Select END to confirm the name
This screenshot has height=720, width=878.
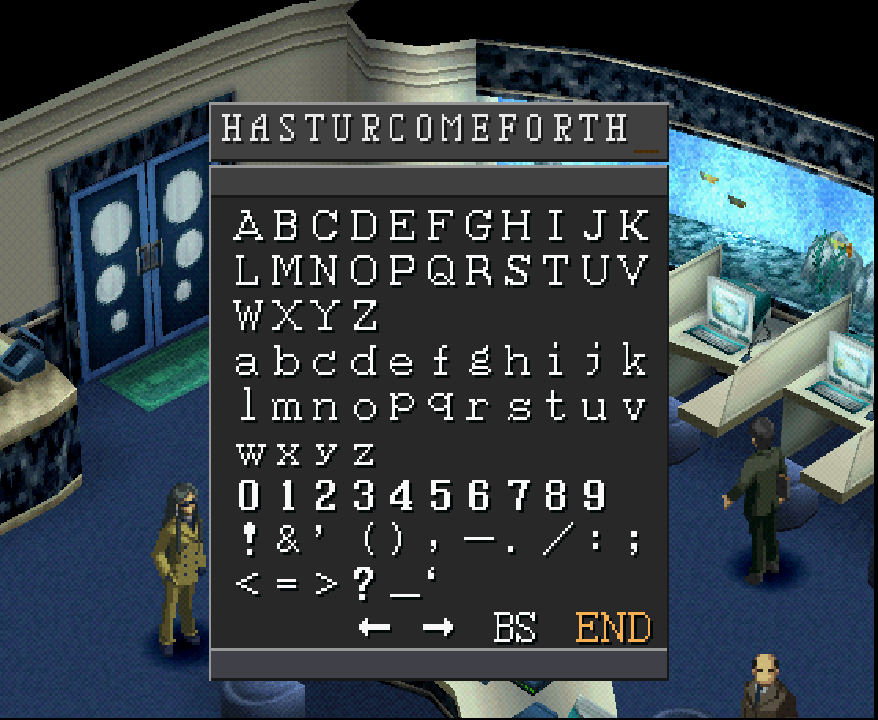613,628
